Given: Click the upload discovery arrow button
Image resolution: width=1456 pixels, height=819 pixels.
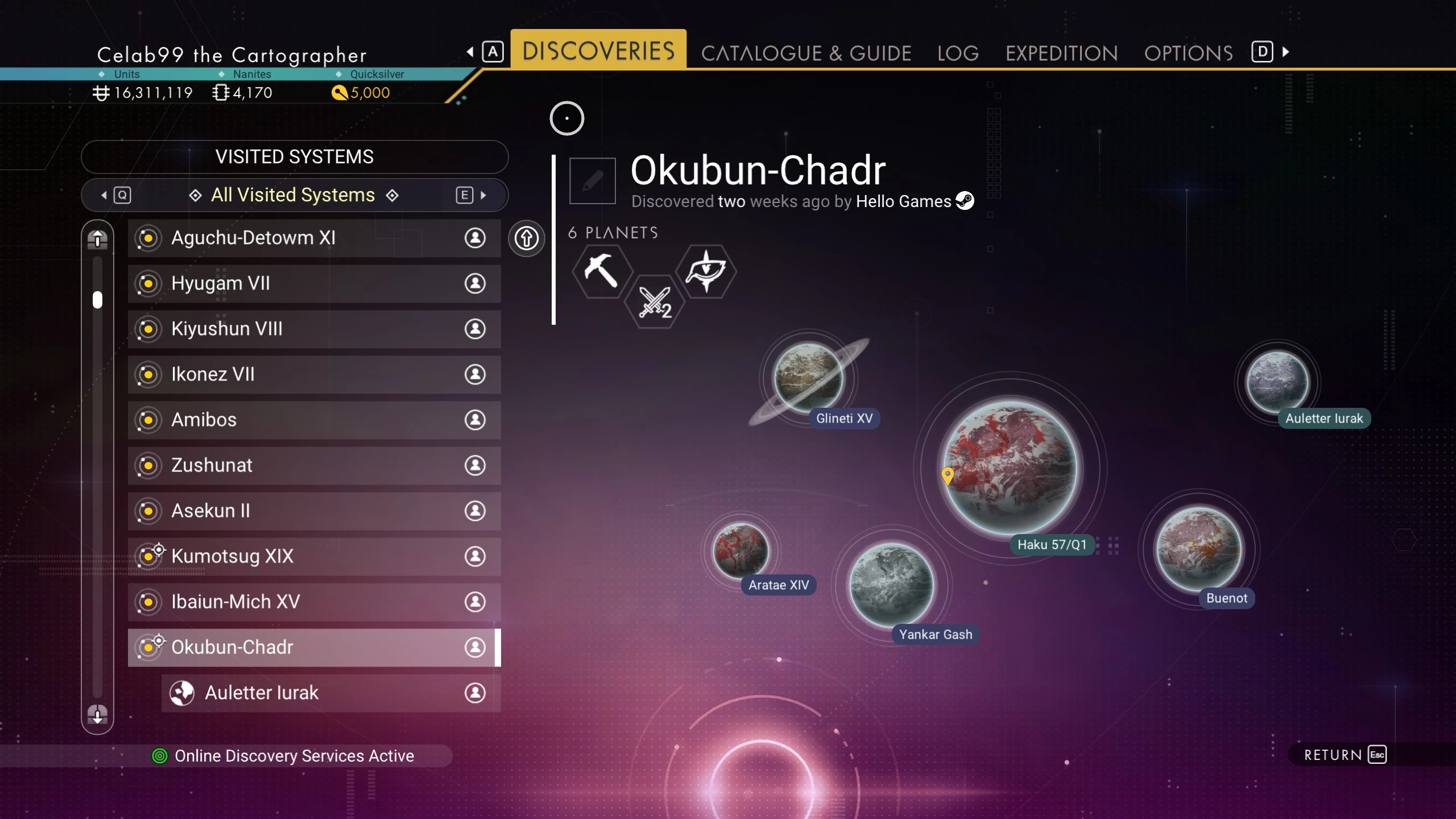Looking at the screenshot, I should 526,238.
